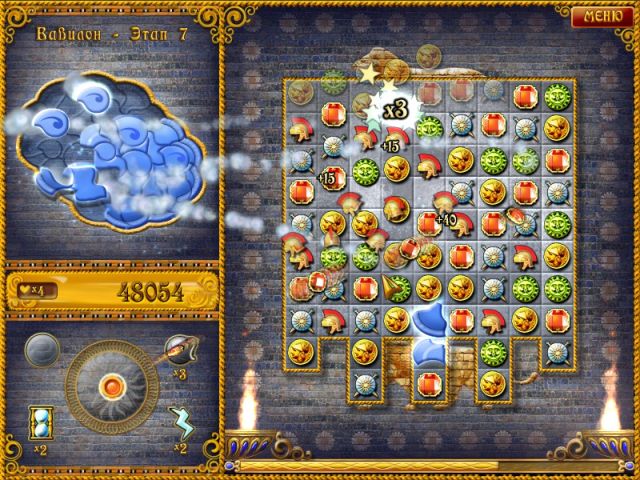Open the Меню button
Screen dimensions: 640x480
coord(602,17)
